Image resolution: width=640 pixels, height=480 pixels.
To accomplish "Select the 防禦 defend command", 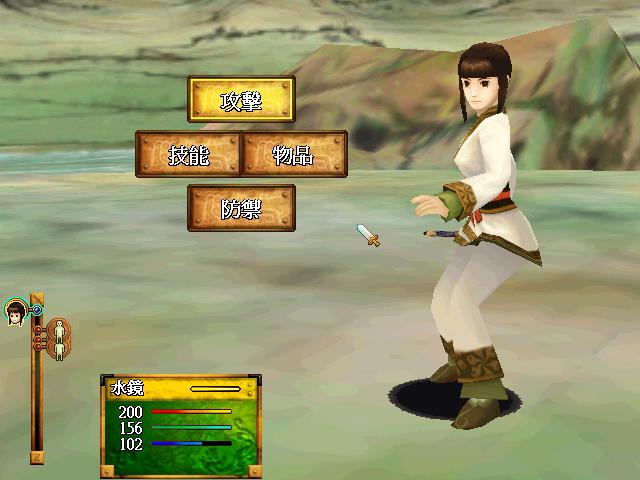I will 241,207.
